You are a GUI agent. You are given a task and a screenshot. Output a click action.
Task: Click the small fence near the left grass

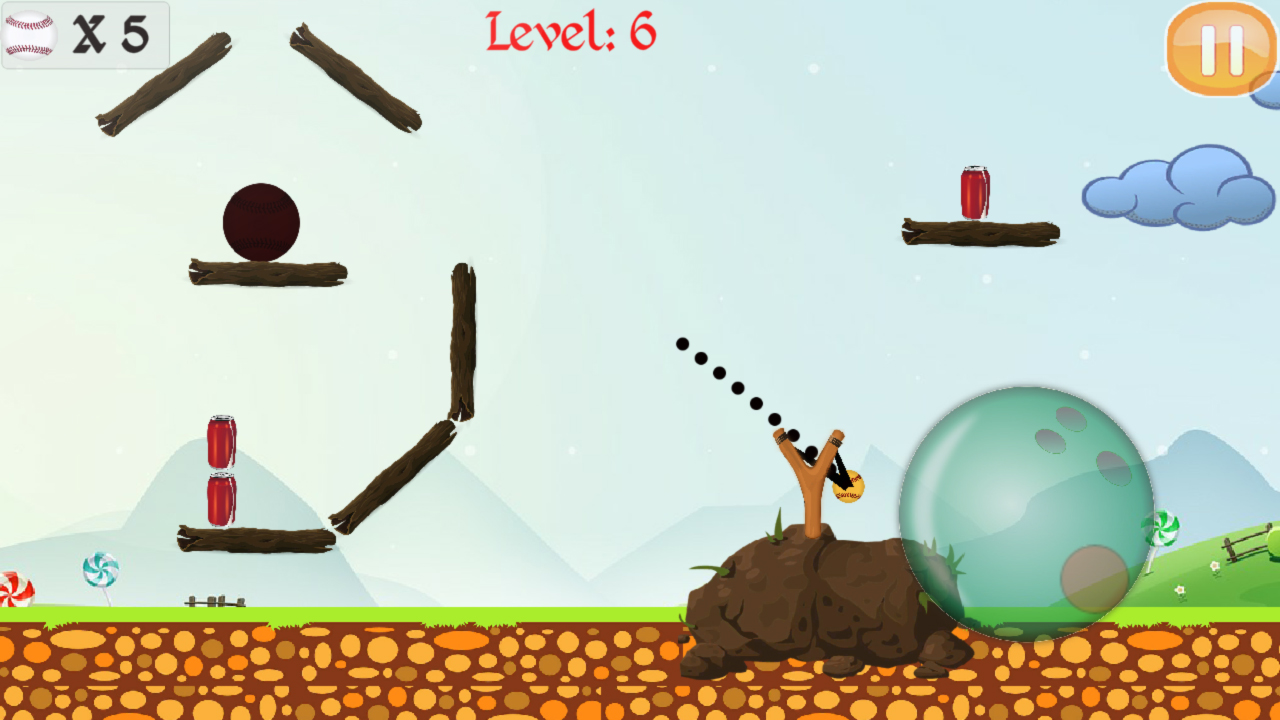click(x=215, y=600)
